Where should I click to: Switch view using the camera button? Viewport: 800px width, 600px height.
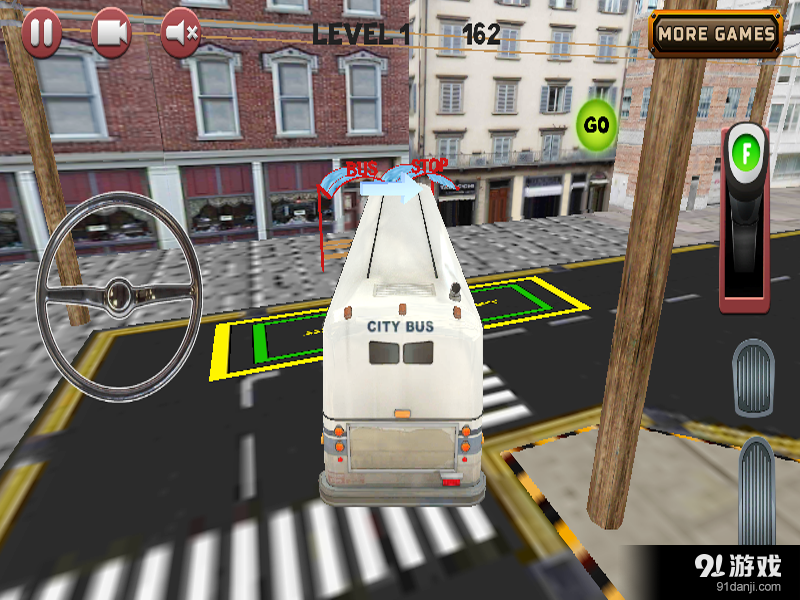pyautogui.click(x=111, y=33)
